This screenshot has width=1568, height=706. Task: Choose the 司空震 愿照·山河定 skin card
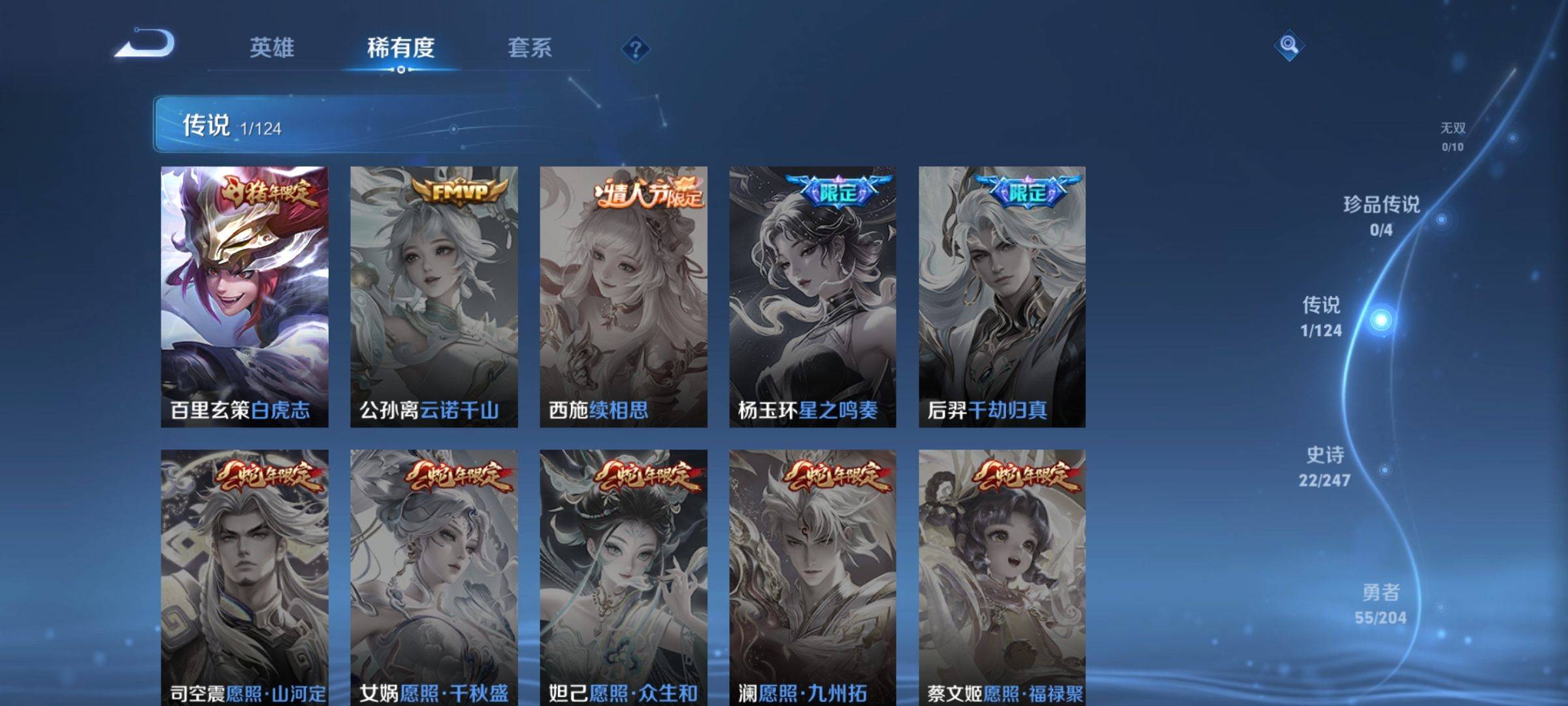(x=244, y=577)
